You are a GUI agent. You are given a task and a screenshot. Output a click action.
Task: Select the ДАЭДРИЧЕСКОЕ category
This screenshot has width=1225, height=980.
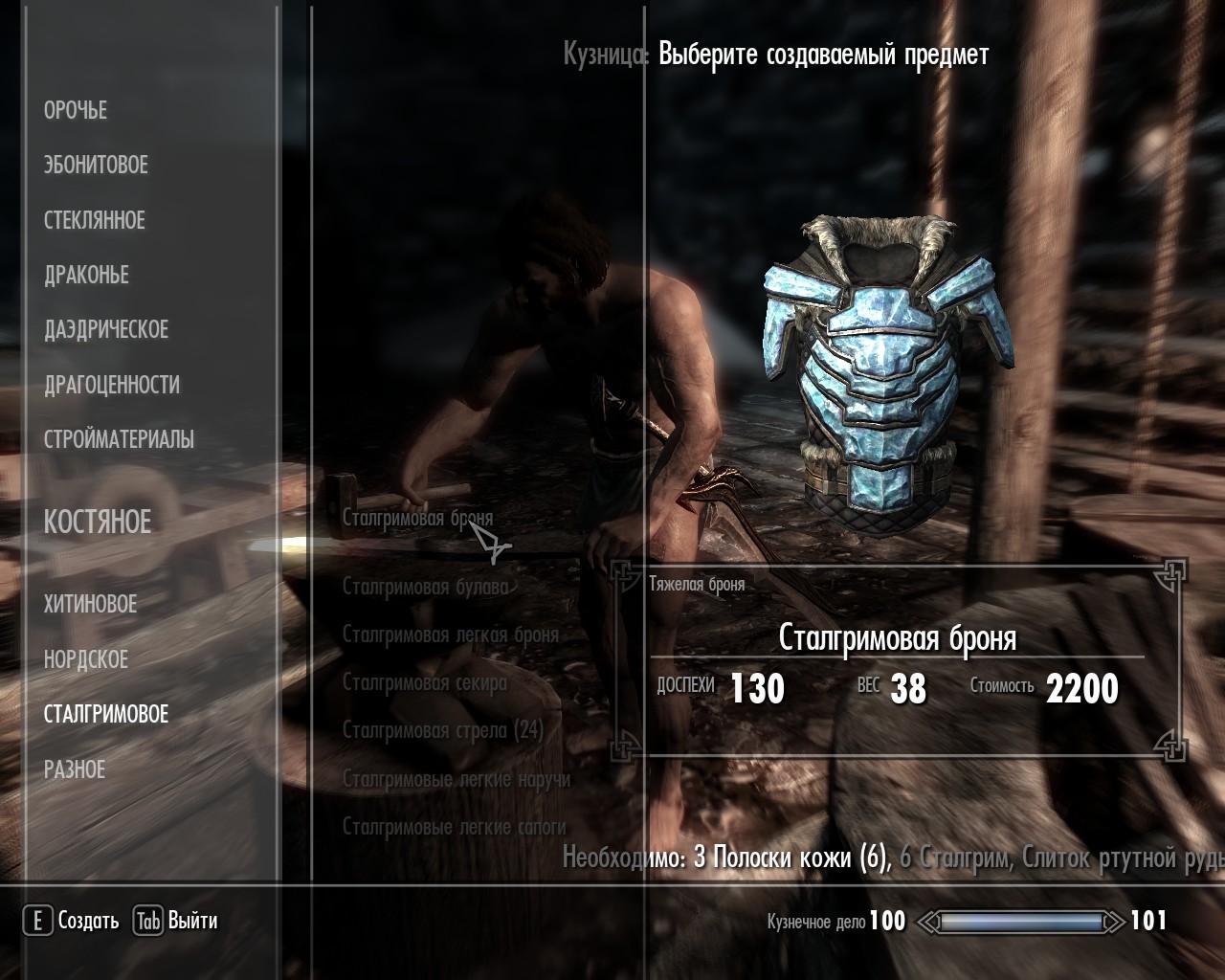tap(105, 330)
